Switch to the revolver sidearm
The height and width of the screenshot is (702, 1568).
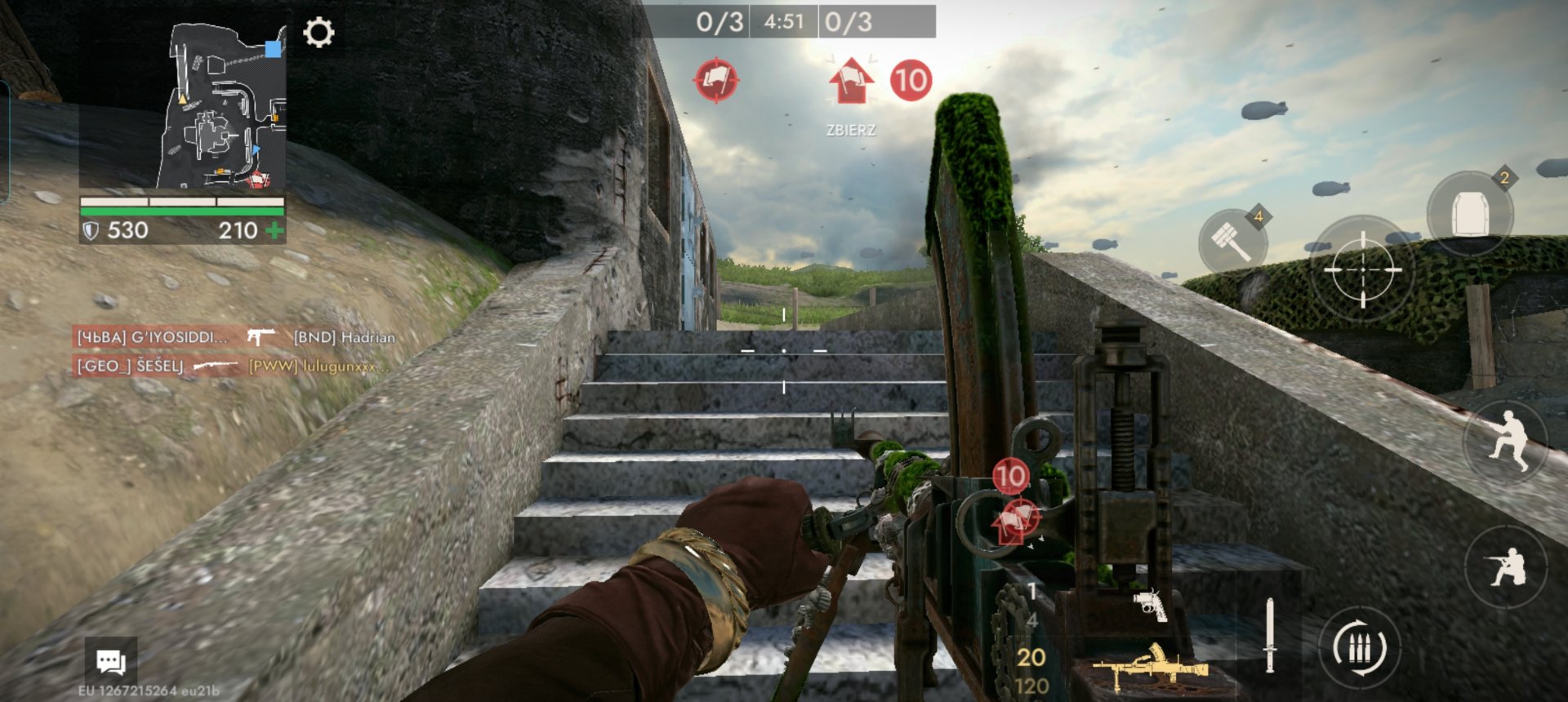click(1150, 604)
